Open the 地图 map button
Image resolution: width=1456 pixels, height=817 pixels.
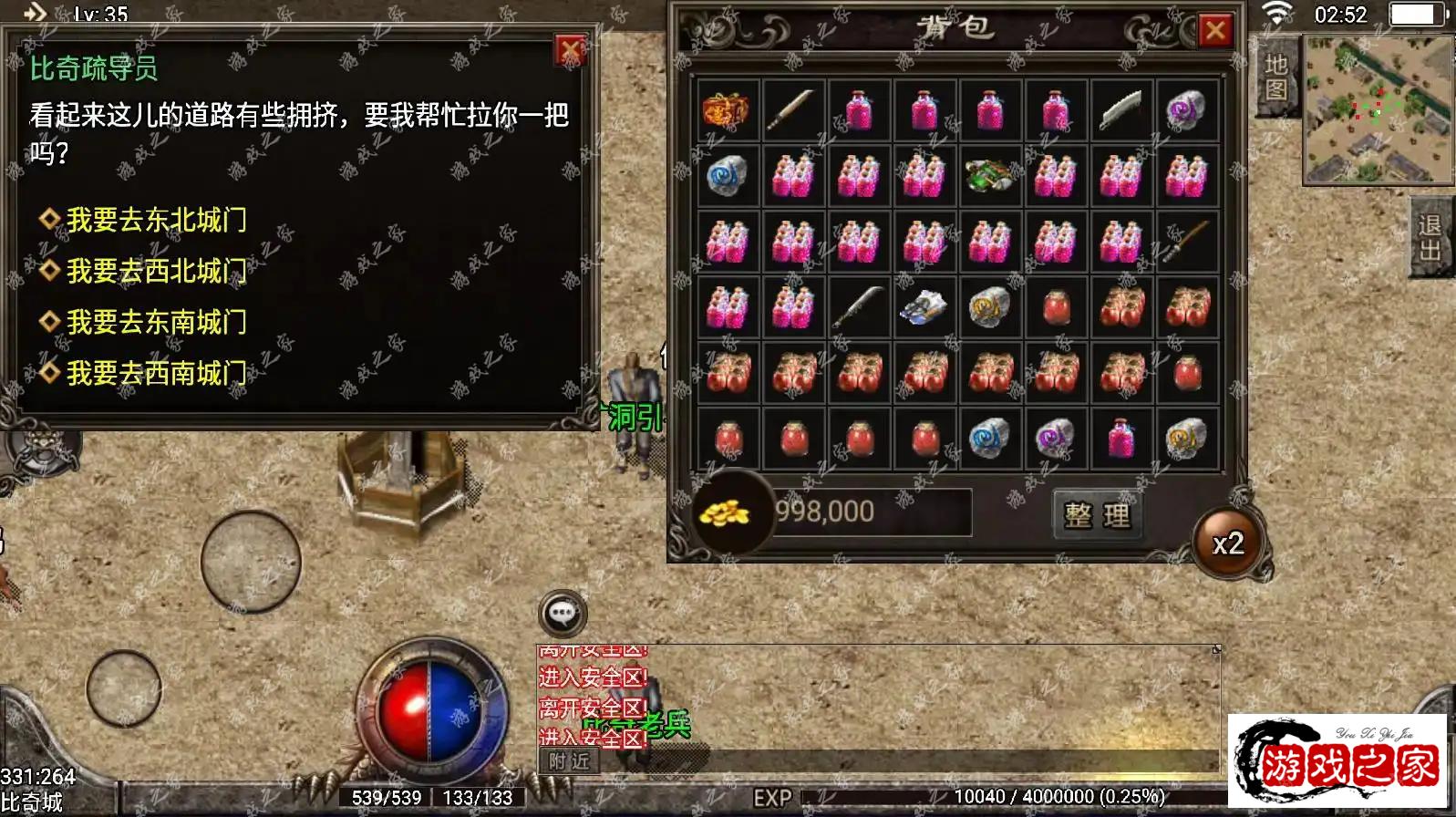point(1275,77)
